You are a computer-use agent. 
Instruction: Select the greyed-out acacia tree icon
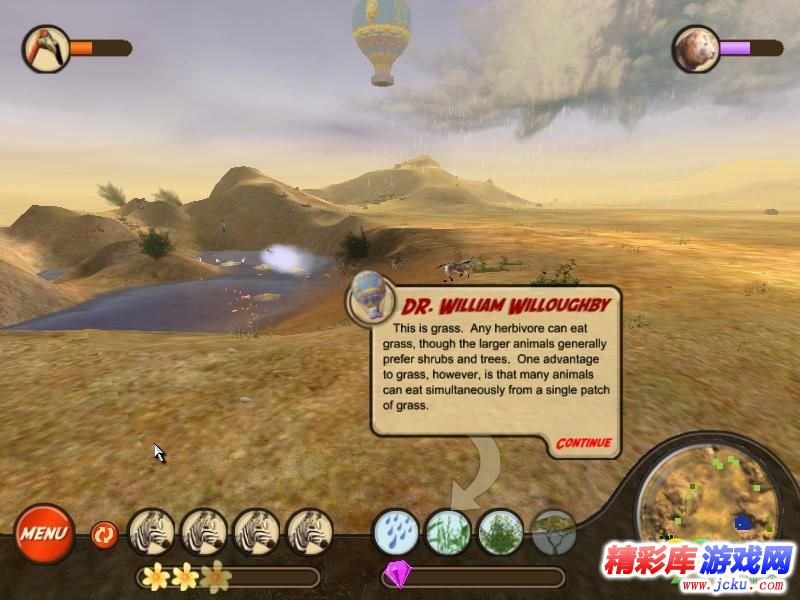553,532
